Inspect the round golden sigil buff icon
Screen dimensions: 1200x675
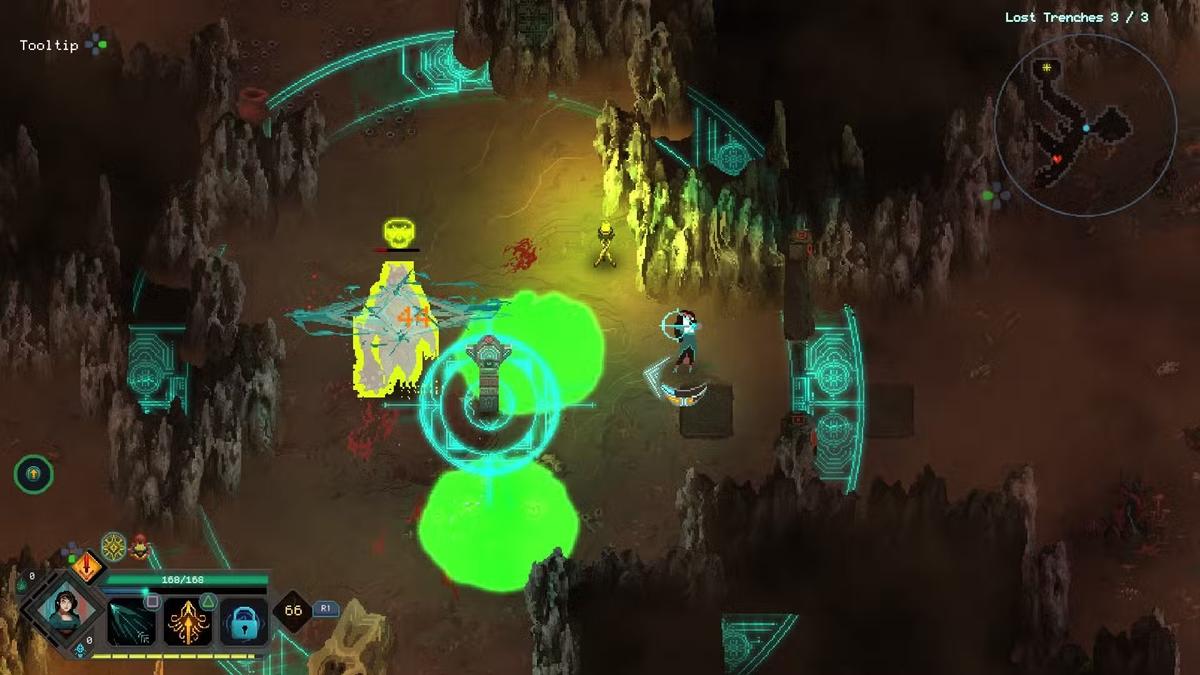(x=113, y=545)
